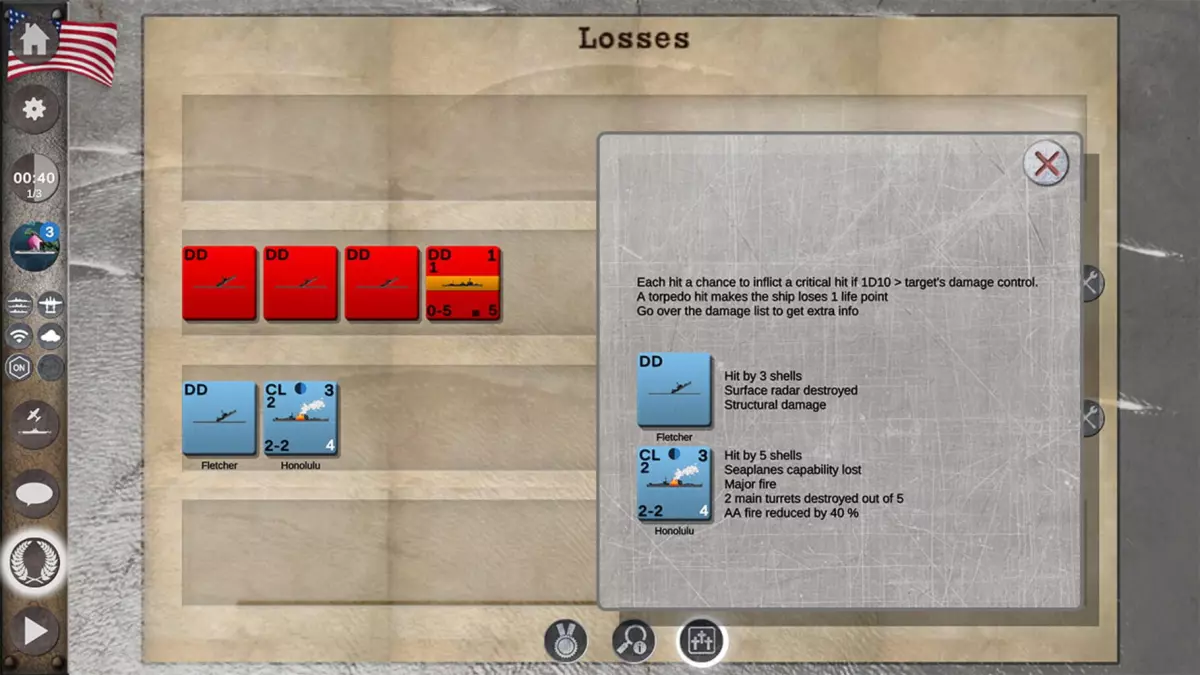Select the Honolulu cruiser tile in losses row

(x=301, y=418)
